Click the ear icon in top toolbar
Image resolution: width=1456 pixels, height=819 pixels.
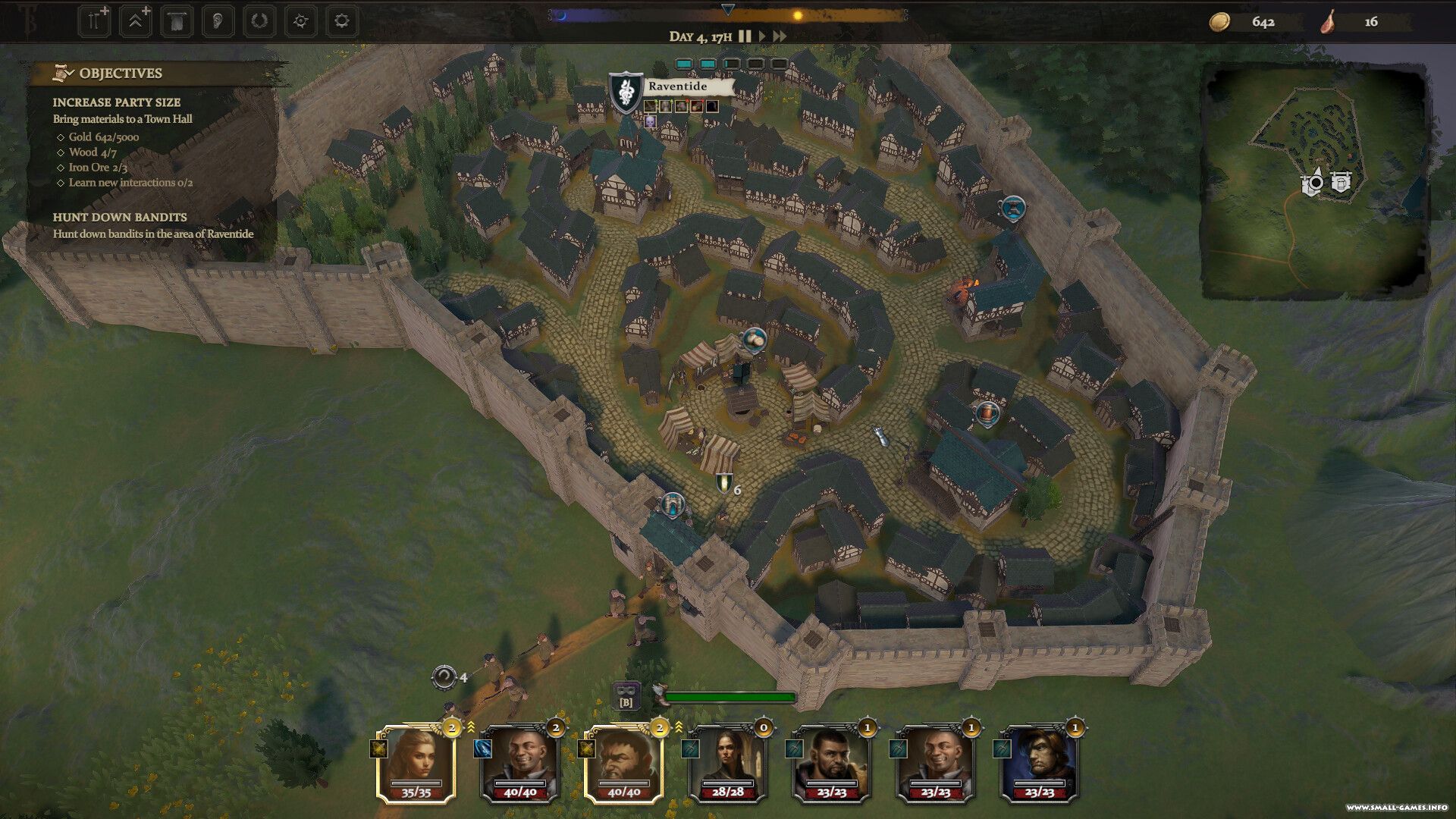coord(218,21)
